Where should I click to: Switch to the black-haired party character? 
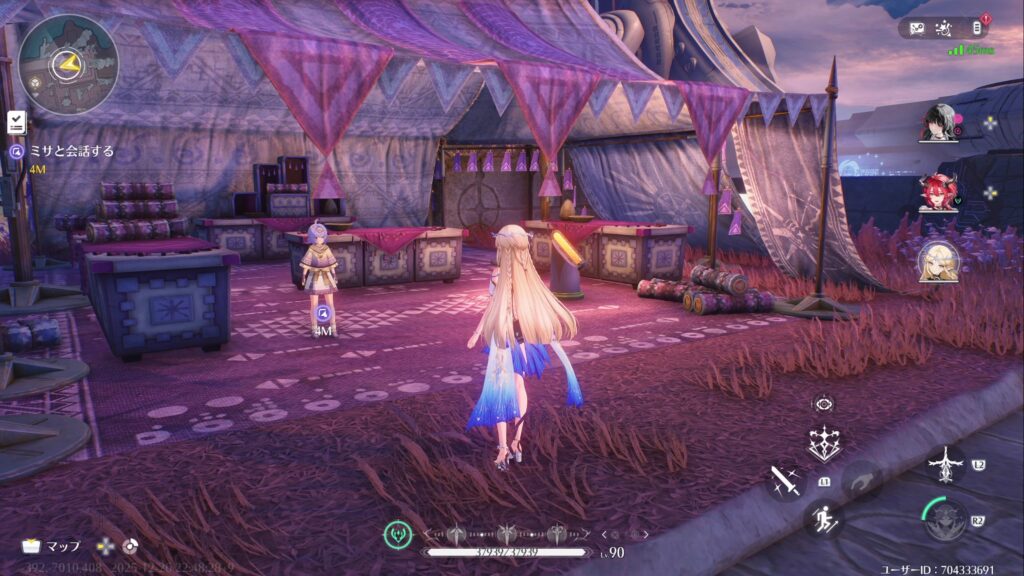coord(938,123)
